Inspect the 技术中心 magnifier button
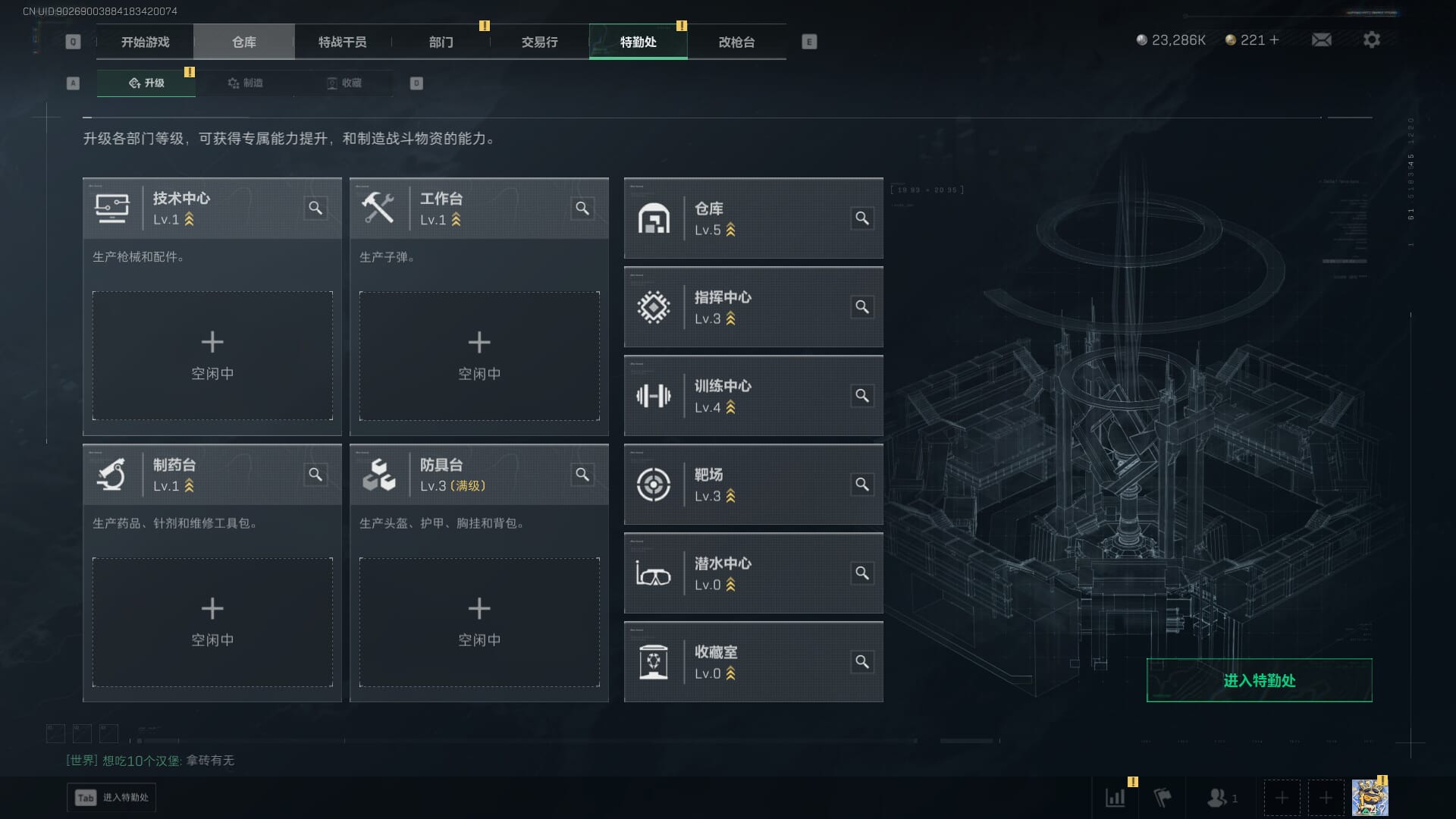The height and width of the screenshot is (819, 1456). pyautogui.click(x=315, y=208)
